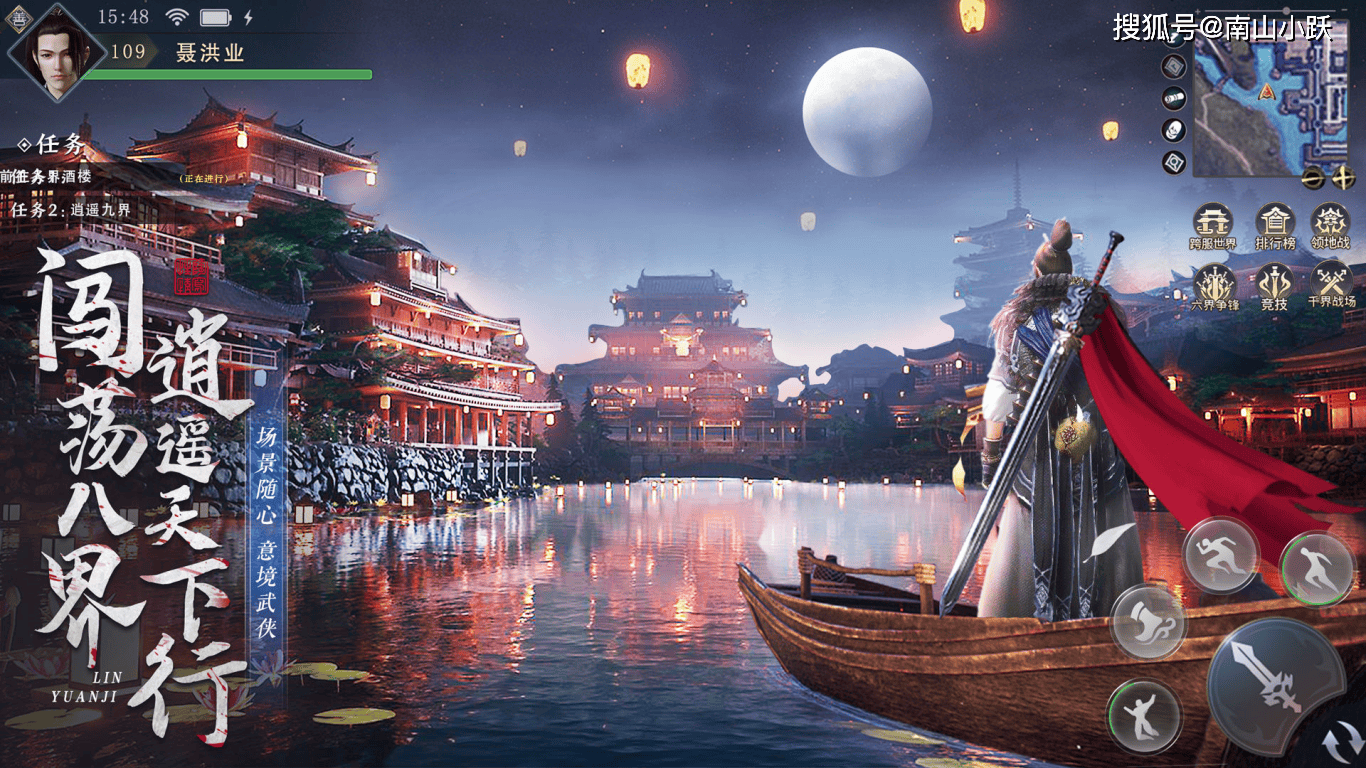Join 千界战场 battlefield

click(1331, 285)
